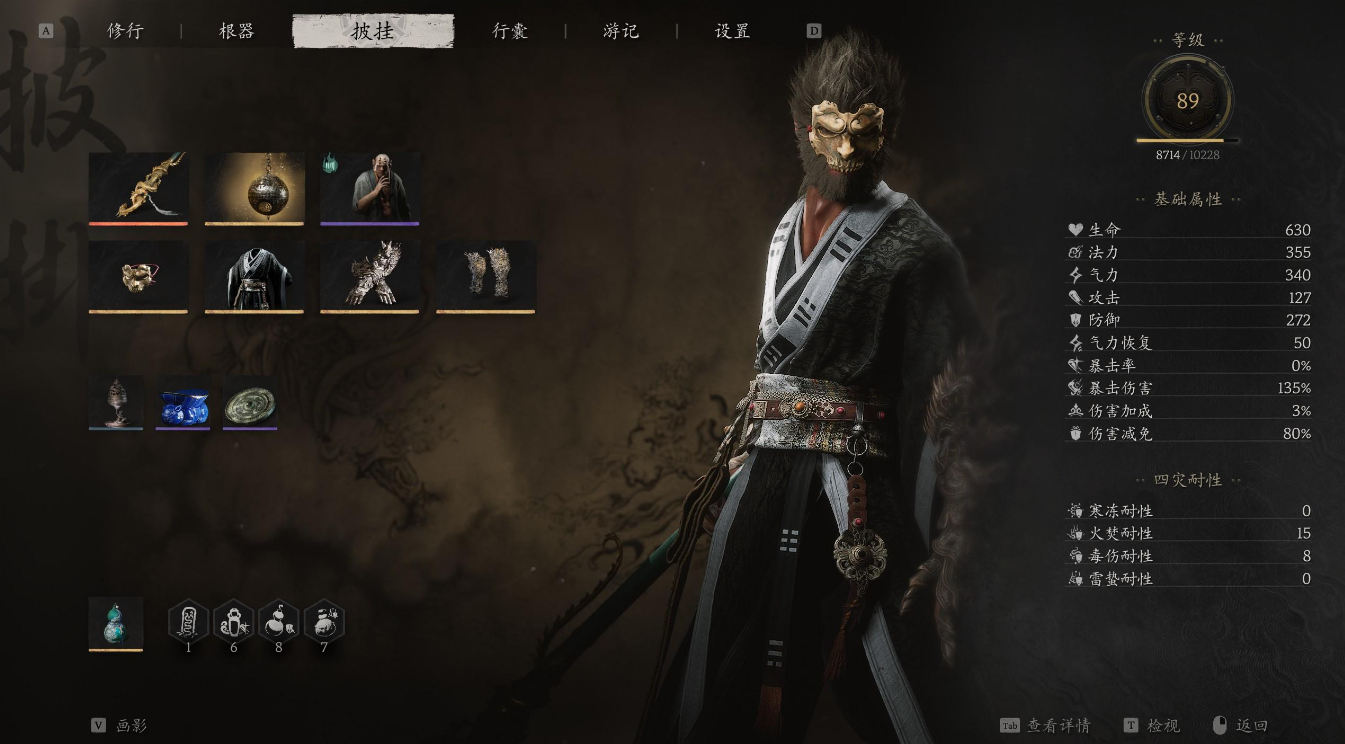Click the bronze goblet curio slot

click(x=116, y=402)
